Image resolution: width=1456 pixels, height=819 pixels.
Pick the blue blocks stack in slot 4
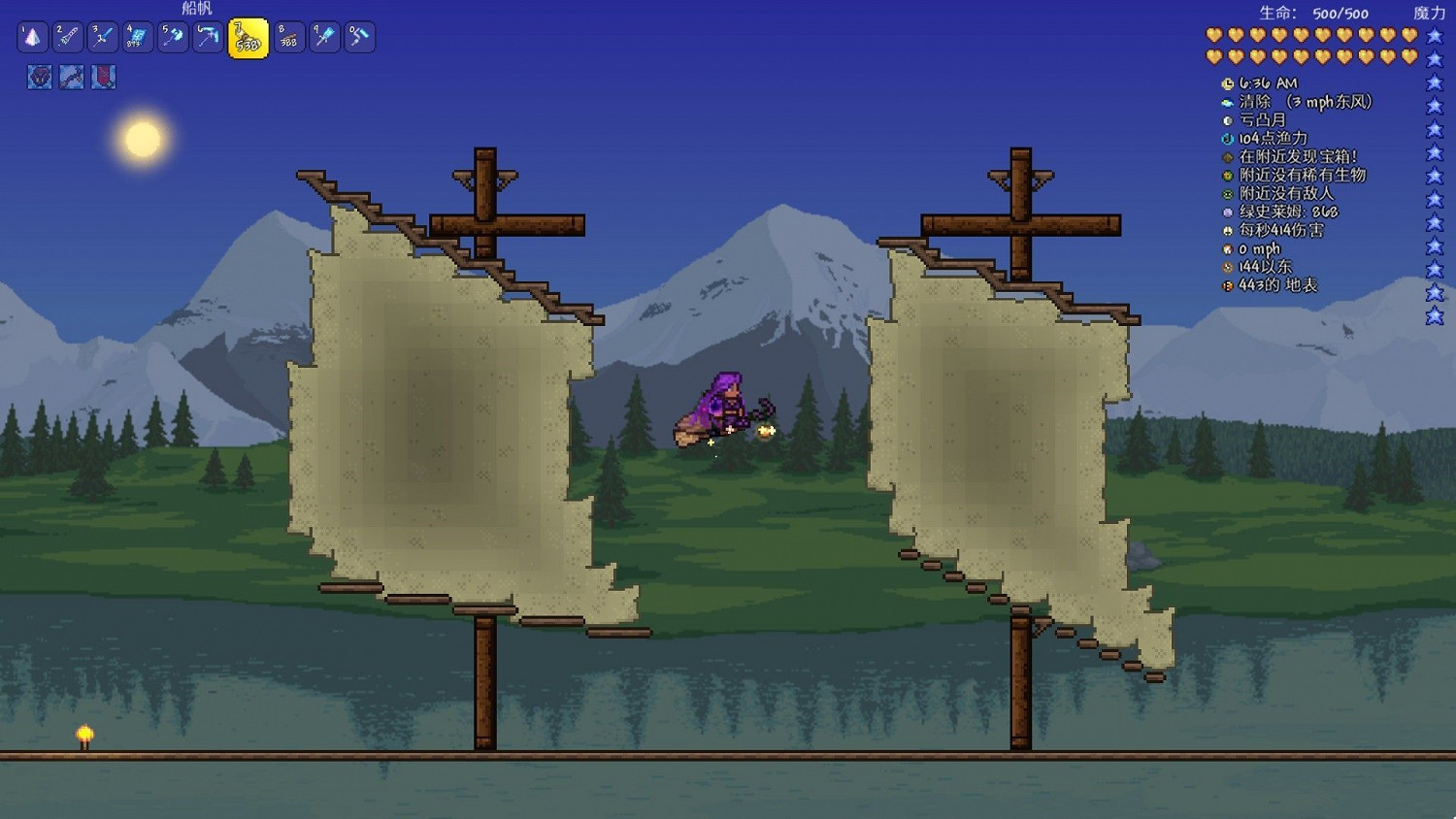click(136, 36)
